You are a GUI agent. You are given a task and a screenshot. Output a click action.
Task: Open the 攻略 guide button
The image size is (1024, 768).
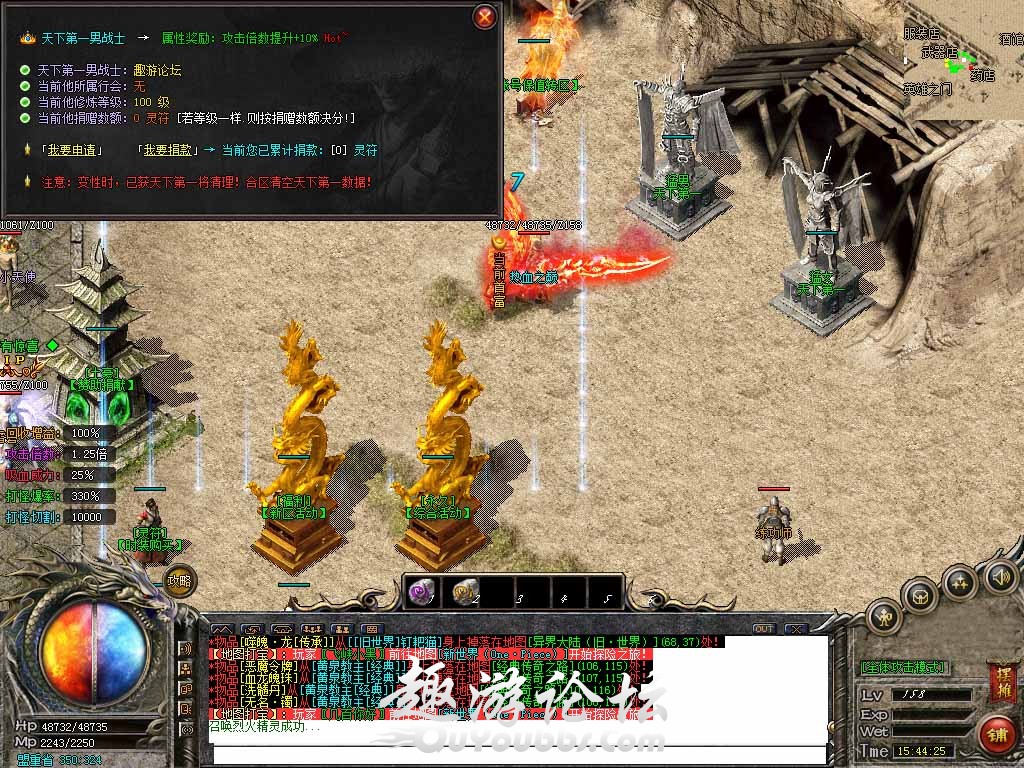(x=179, y=580)
